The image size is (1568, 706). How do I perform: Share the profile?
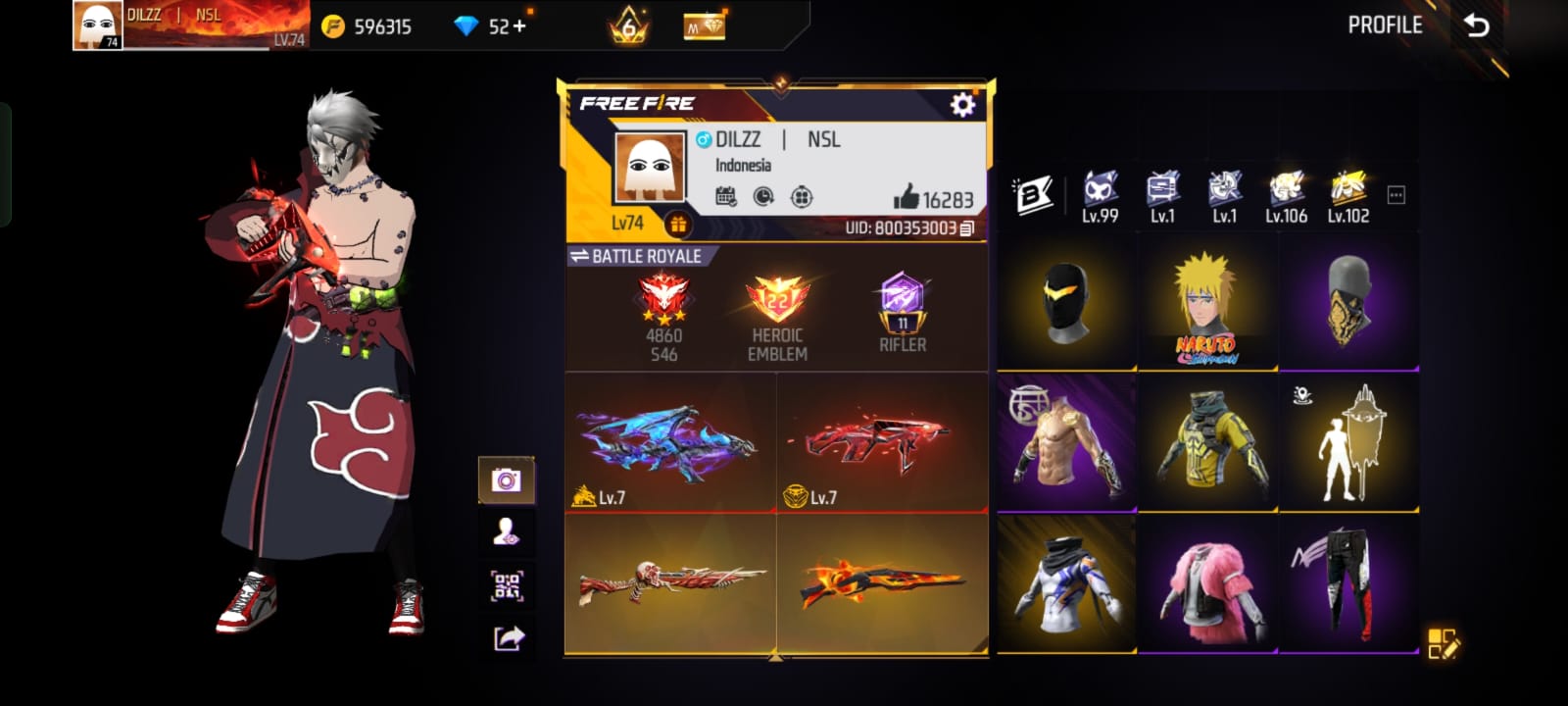click(508, 639)
